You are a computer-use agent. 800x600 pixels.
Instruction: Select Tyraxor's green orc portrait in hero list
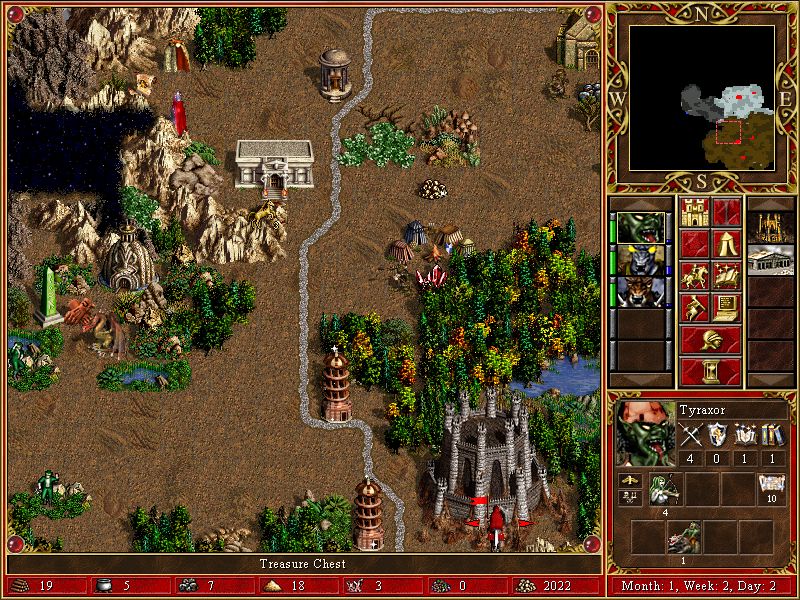[x=640, y=228]
